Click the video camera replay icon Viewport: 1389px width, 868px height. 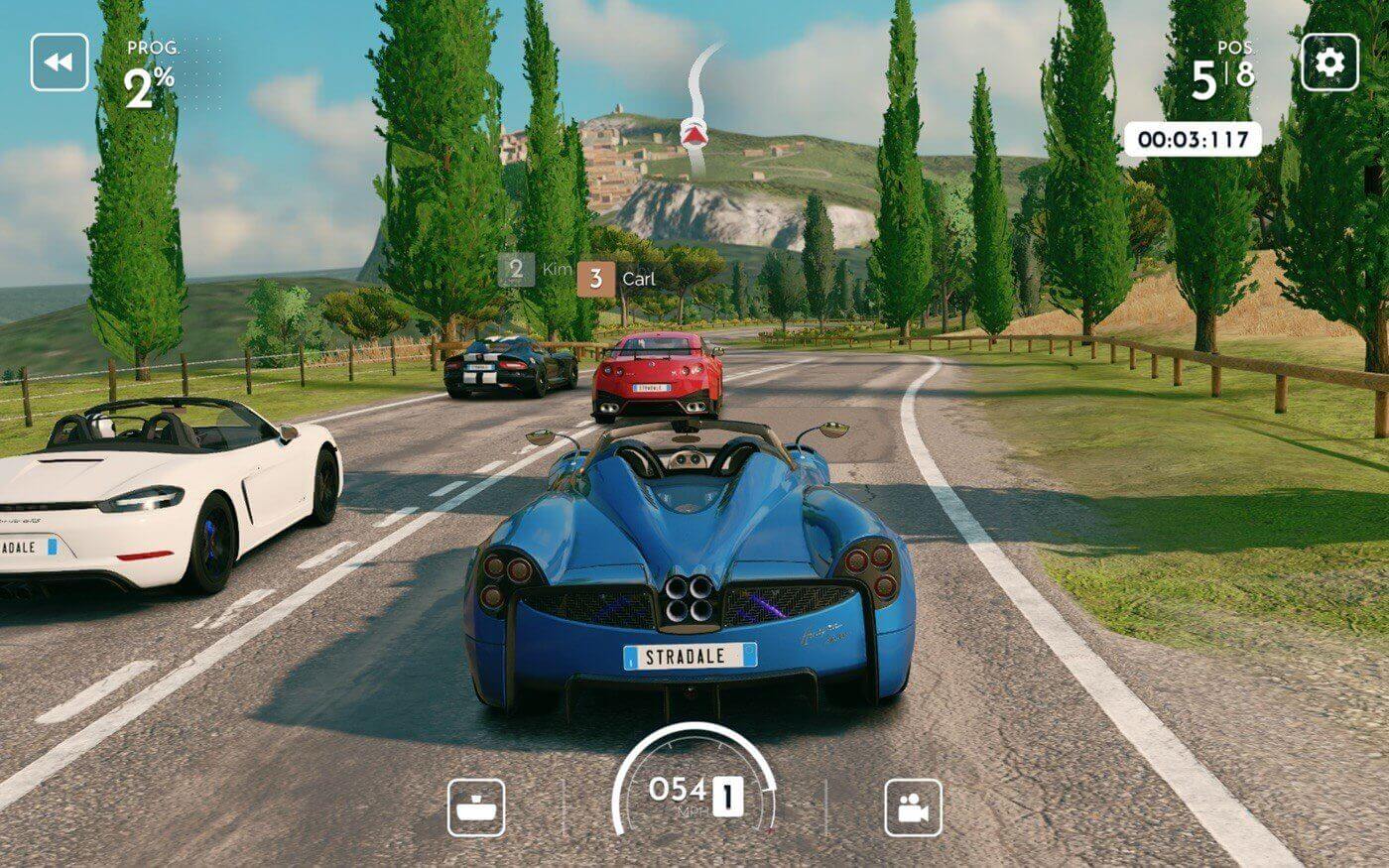click(x=912, y=808)
